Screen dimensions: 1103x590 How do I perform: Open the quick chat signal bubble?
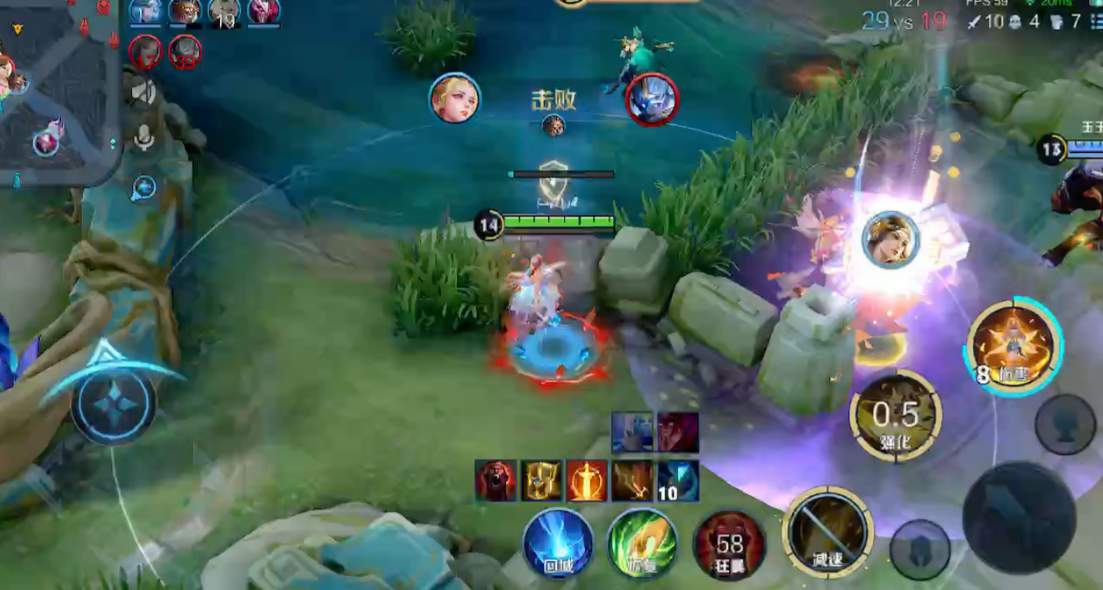(144, 187)
